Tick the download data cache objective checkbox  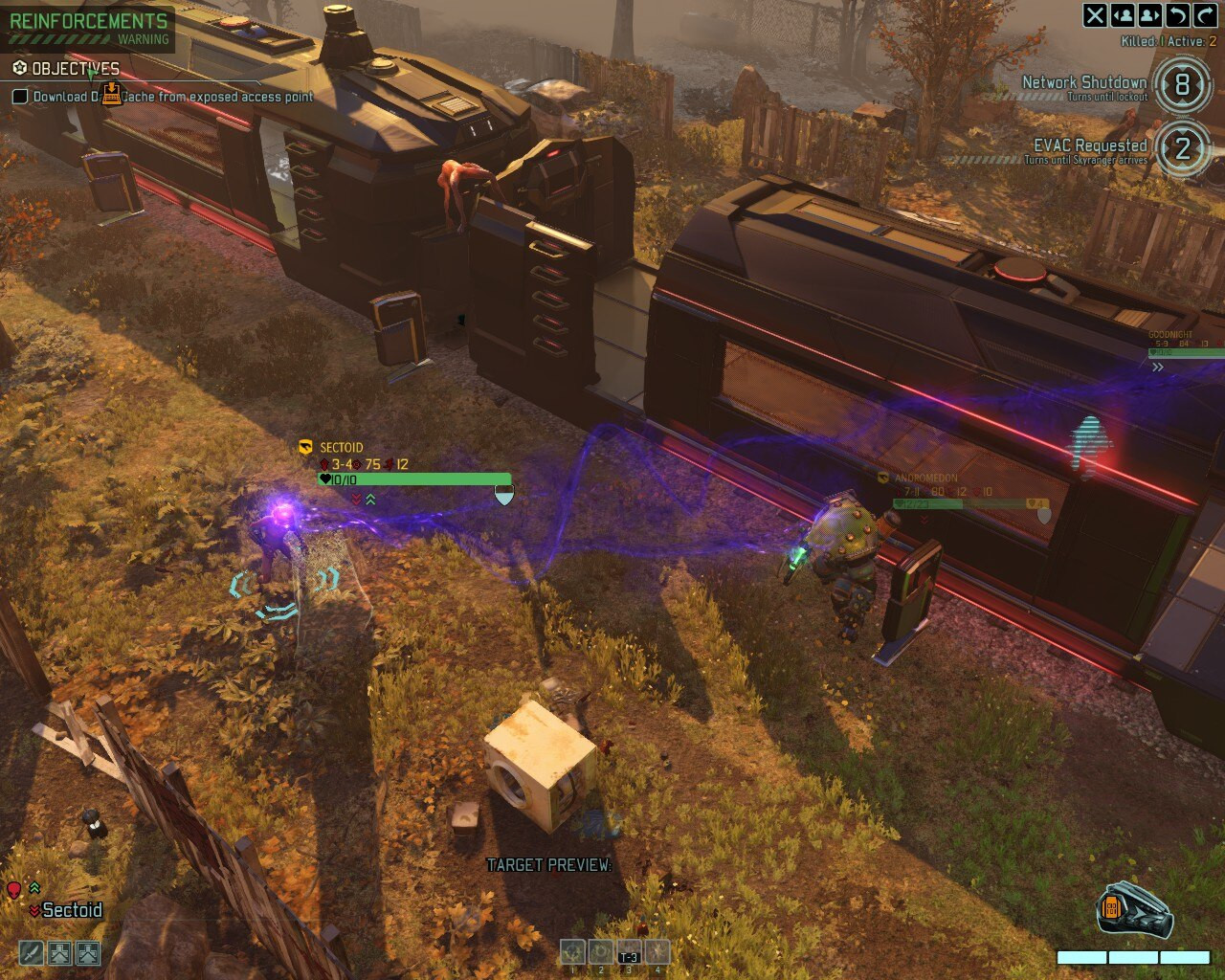20,97
